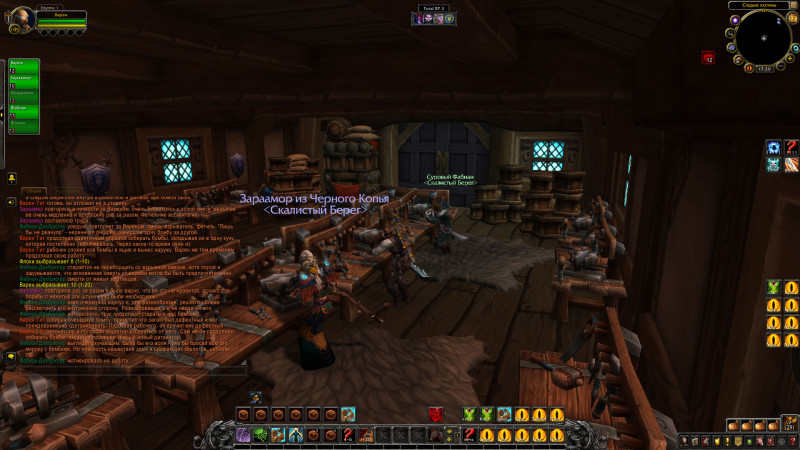Viewport: 800px width, 450px height.
Task: Click the zone name header above minimap
Action: 760,5
